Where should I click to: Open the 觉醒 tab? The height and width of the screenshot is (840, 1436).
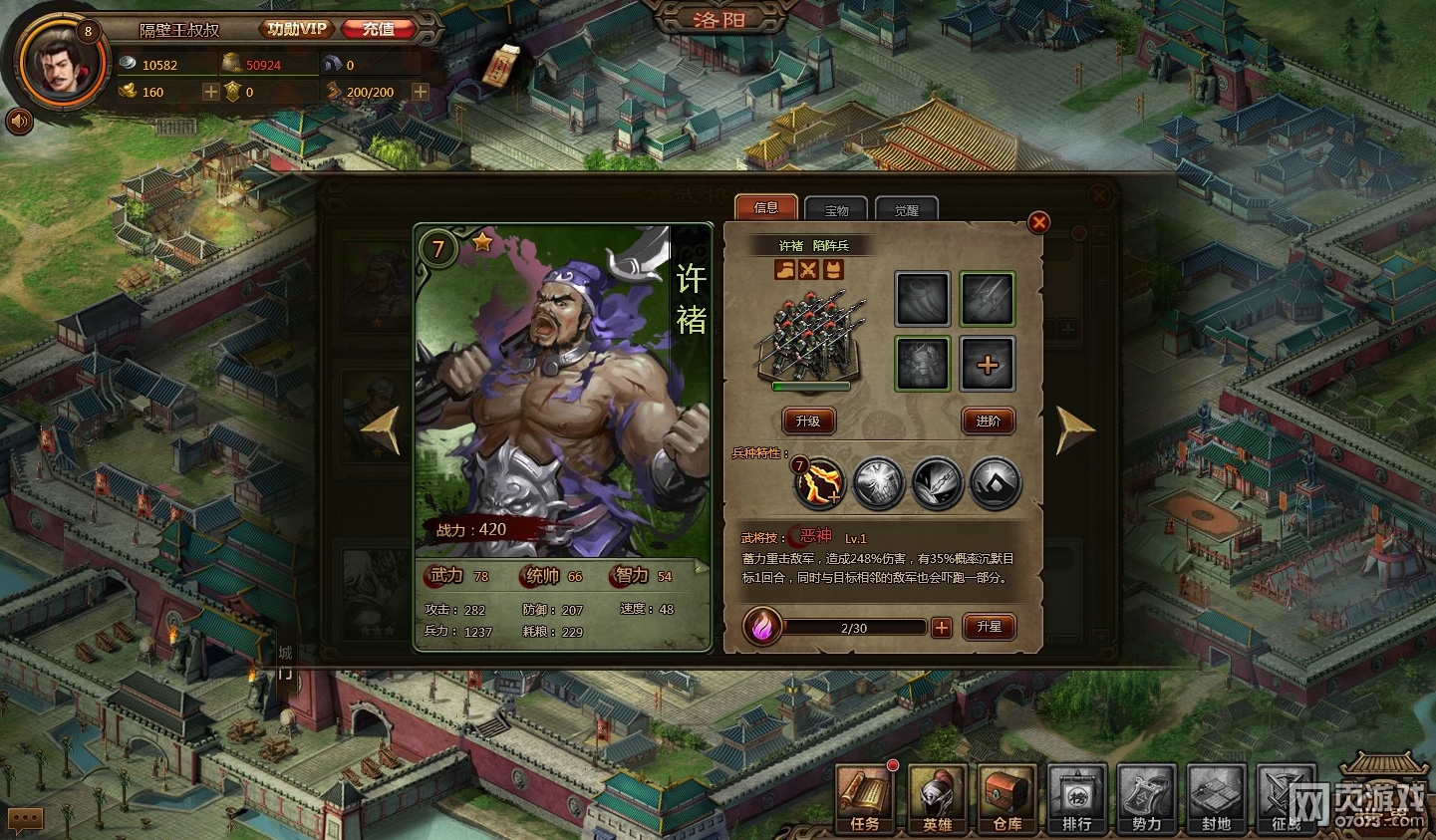pyautogui.click(x=906, y=210)
